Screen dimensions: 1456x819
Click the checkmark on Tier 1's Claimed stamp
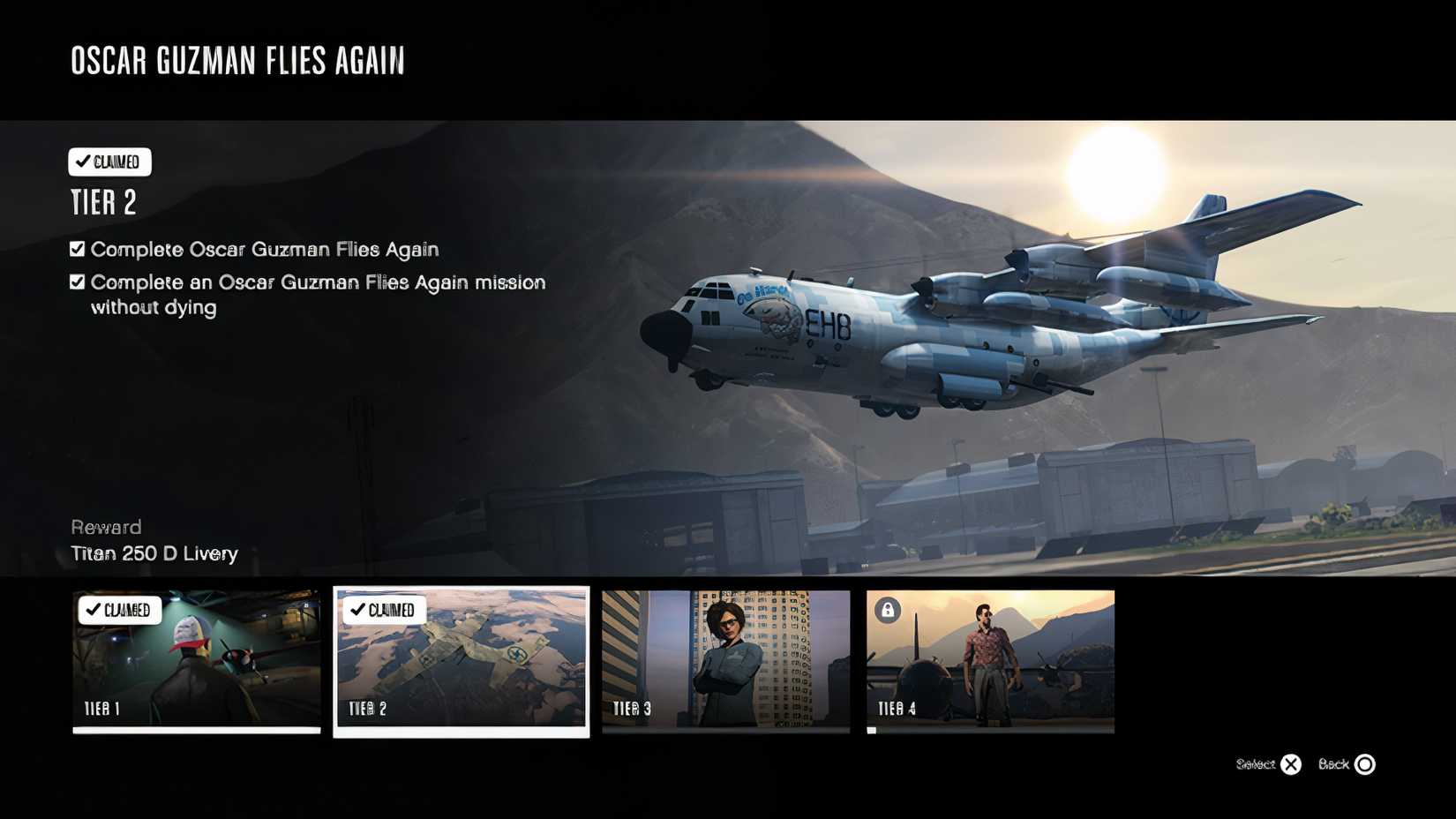[96, 610]
